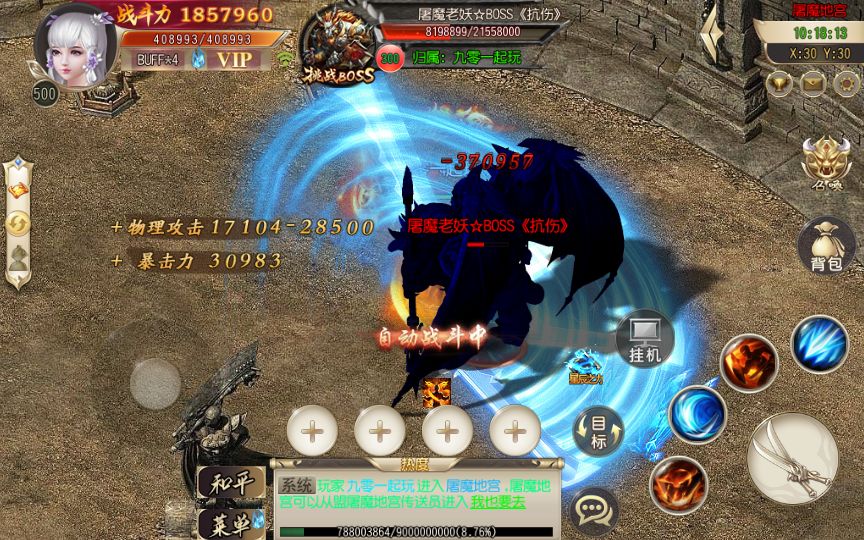This screenshot has width=864, height=540.
Task: Open the BUFF×4 status indicator
Action: [157, 59]
